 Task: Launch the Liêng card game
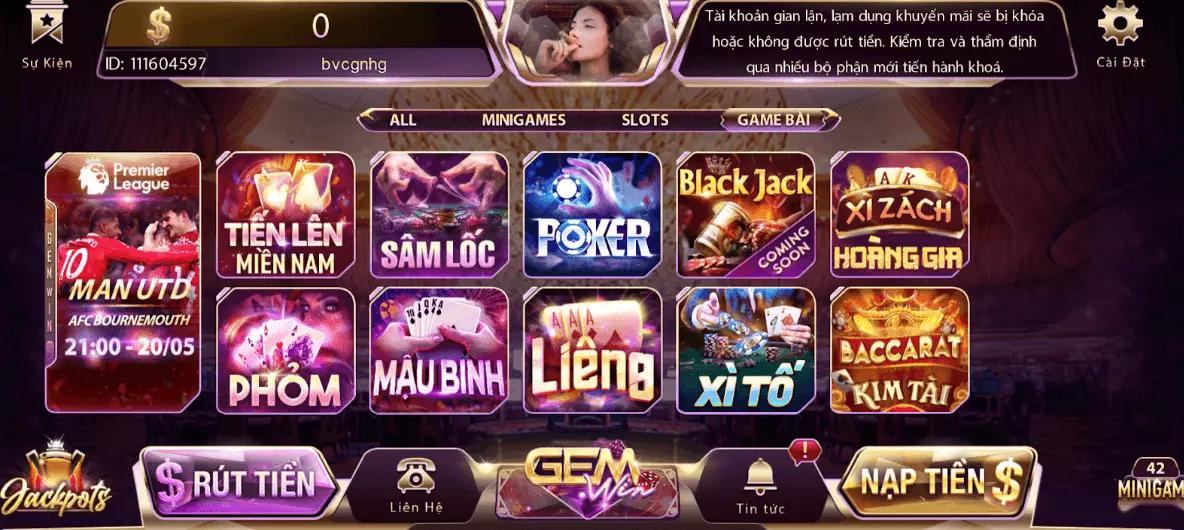(x=593, y=350)
